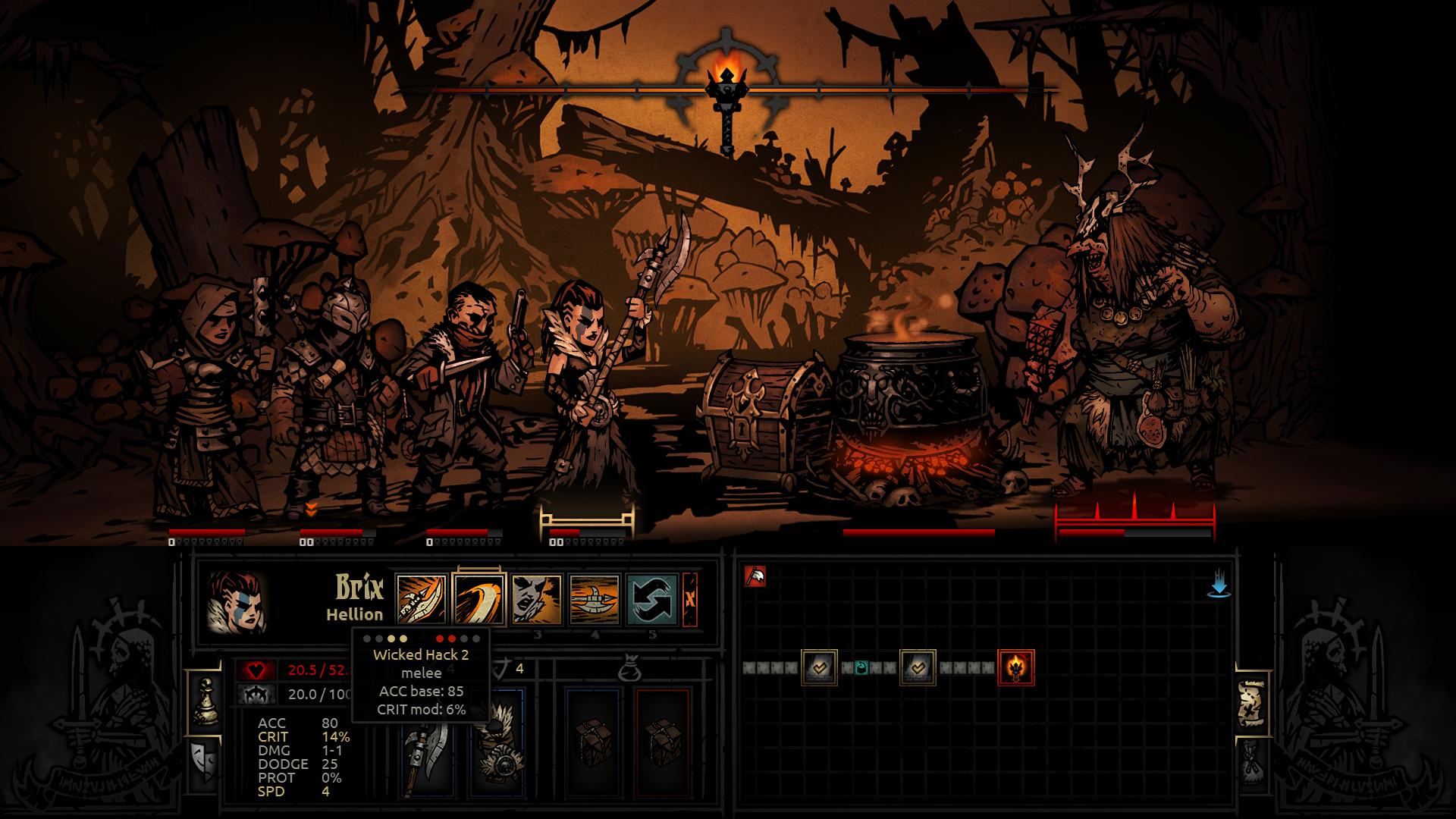This screenshot has width=1456, height=819.
Task: Select the equipped fur armor slot
Action: [497, 743]
